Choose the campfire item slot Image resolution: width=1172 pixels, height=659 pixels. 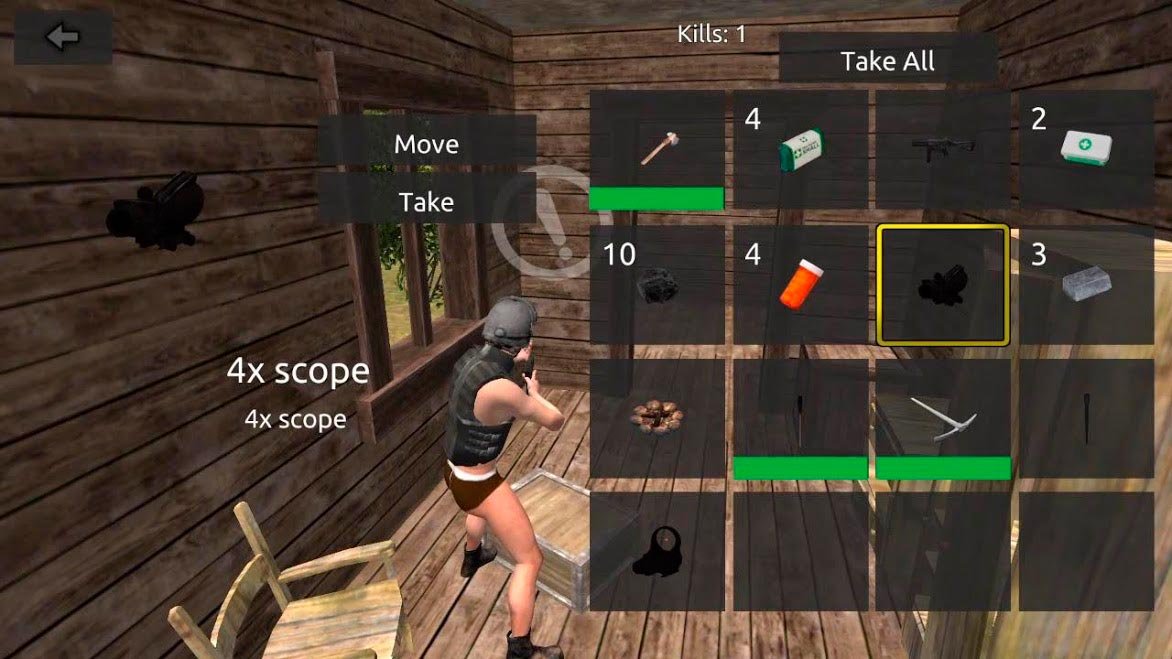pos(657,418)
